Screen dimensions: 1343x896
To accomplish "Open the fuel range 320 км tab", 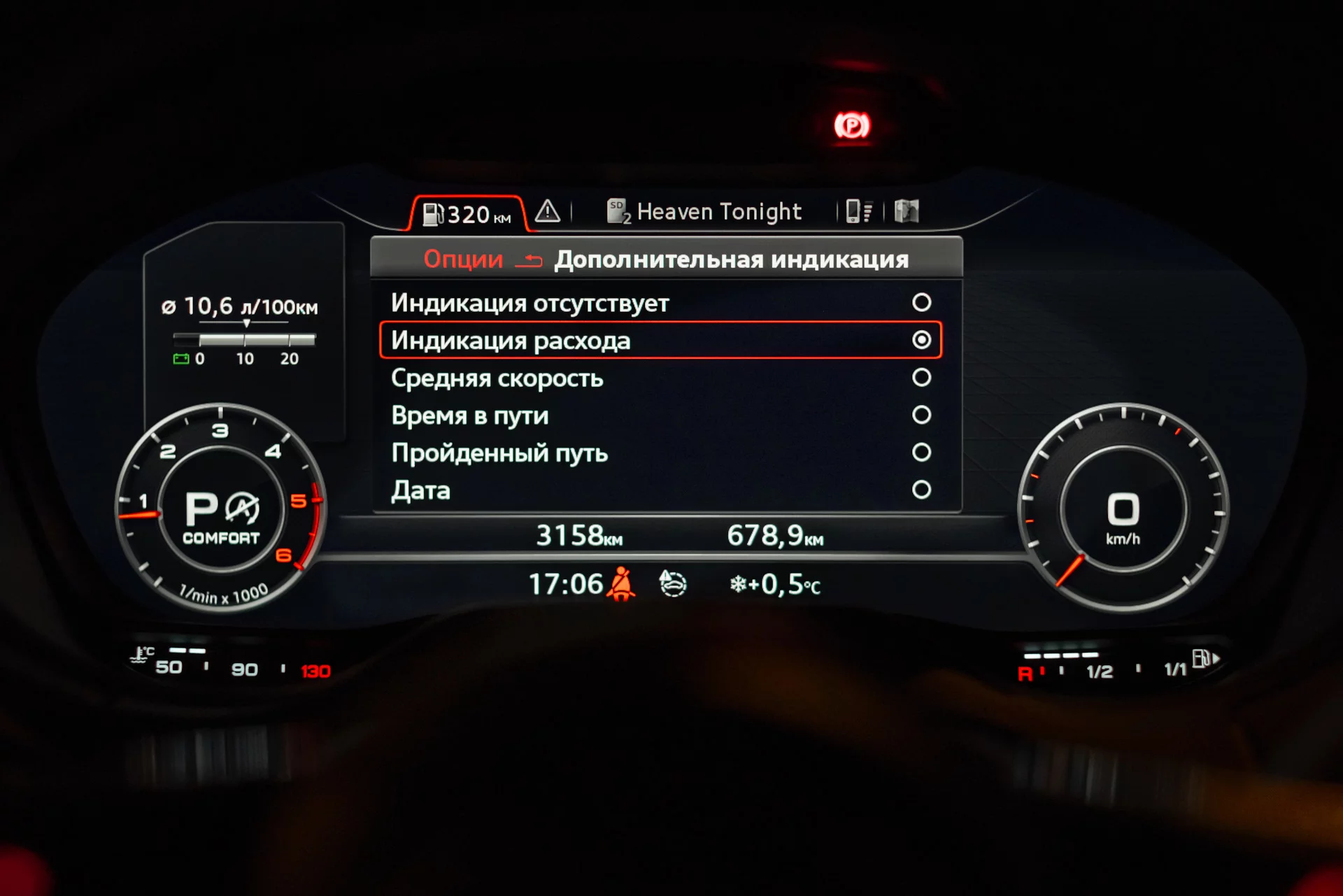I will pyautogui.click(x=467, y=213).
